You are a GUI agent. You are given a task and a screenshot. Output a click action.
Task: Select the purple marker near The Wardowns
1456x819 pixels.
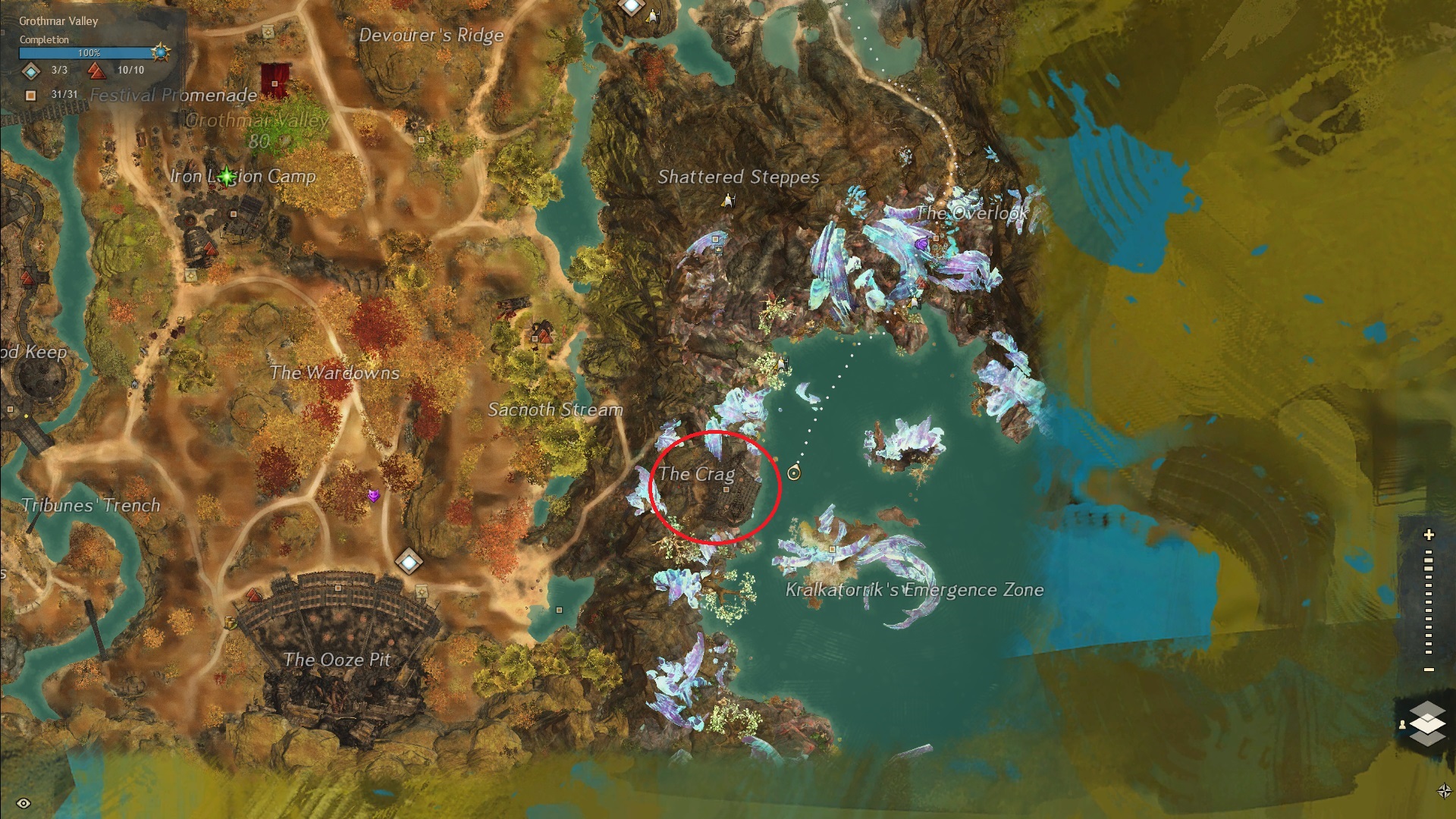[x=373, y=495]
